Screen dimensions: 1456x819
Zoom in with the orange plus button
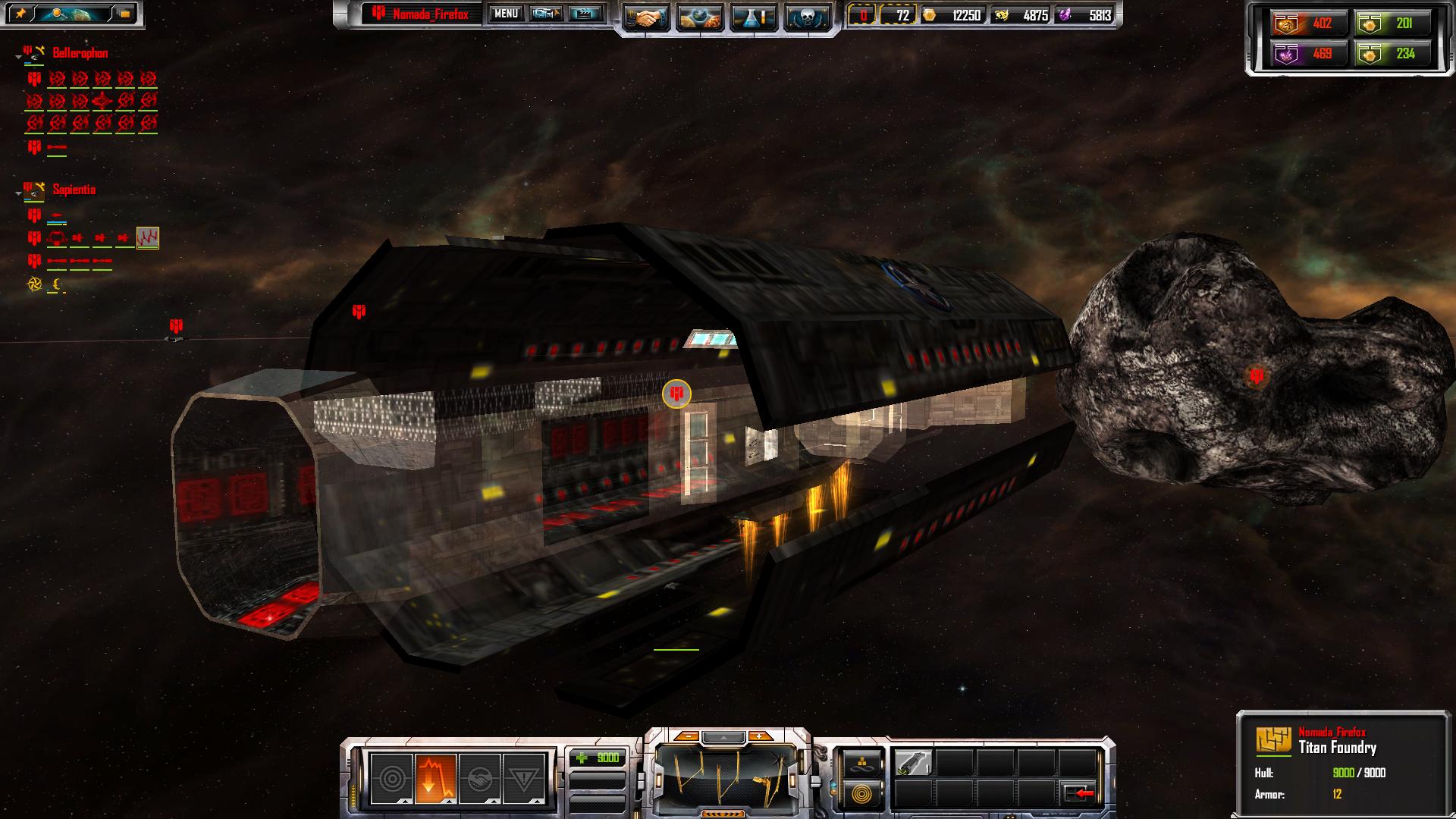coord(758,736)
